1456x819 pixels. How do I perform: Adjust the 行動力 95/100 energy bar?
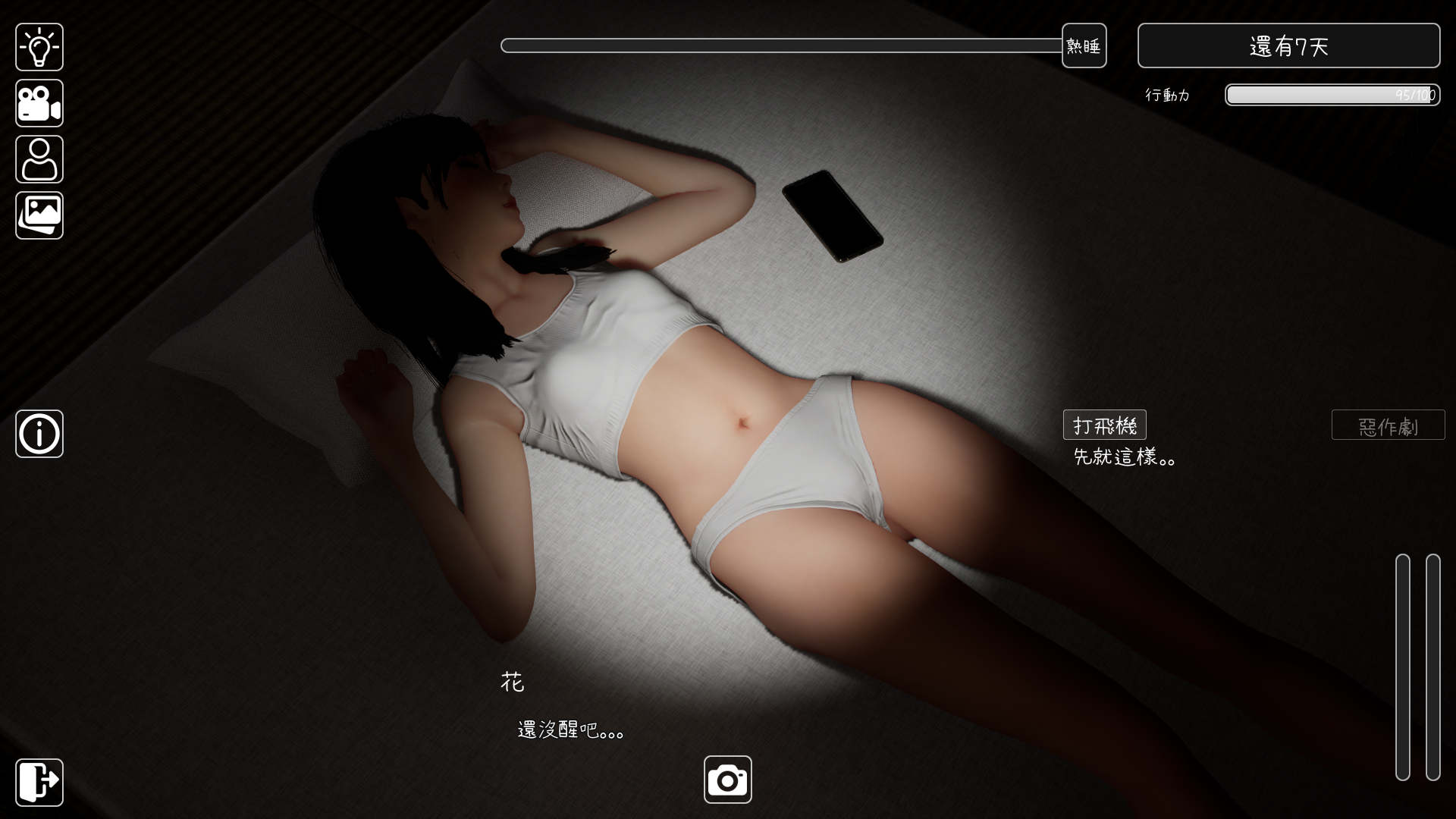point(1332,95)
